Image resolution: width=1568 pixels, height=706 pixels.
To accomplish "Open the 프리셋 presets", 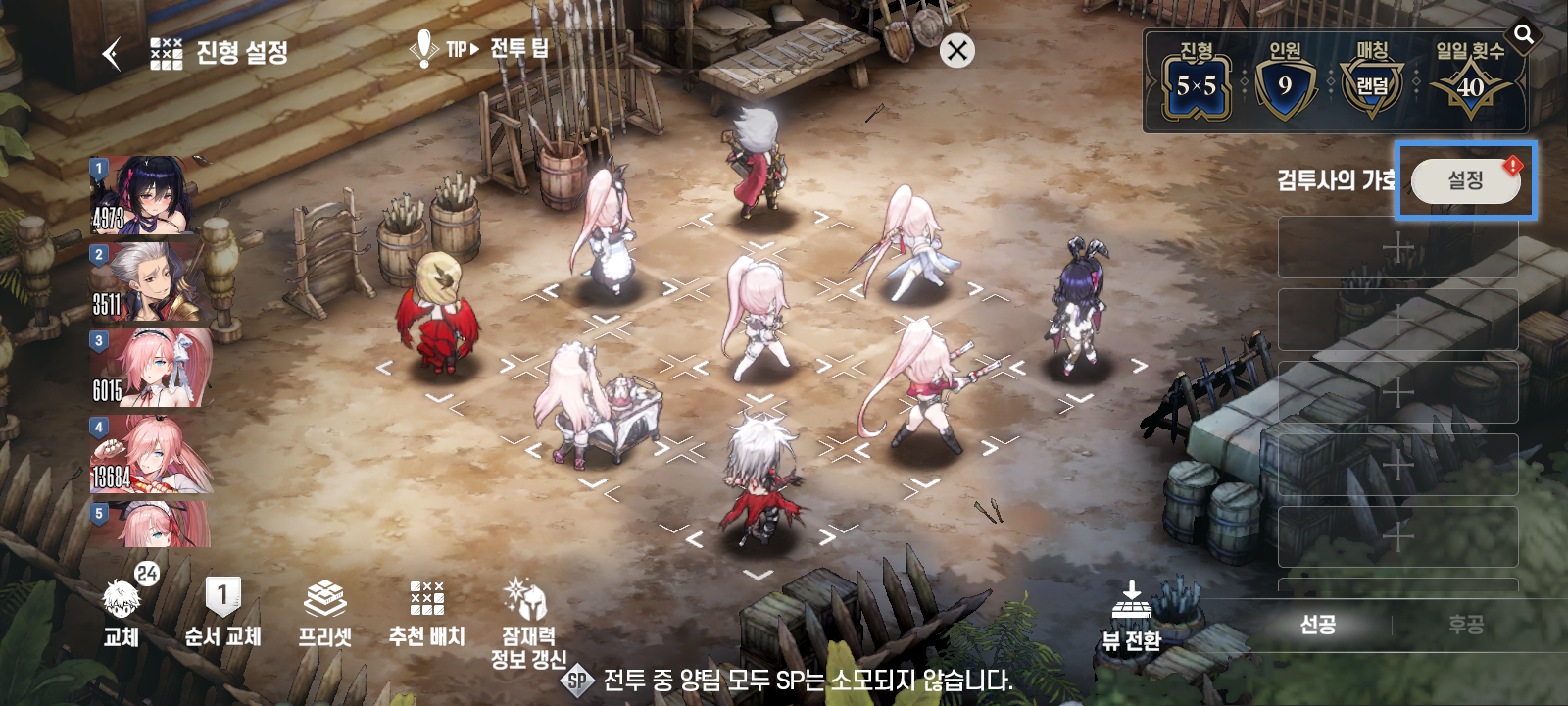I will (x=324, y=612).
